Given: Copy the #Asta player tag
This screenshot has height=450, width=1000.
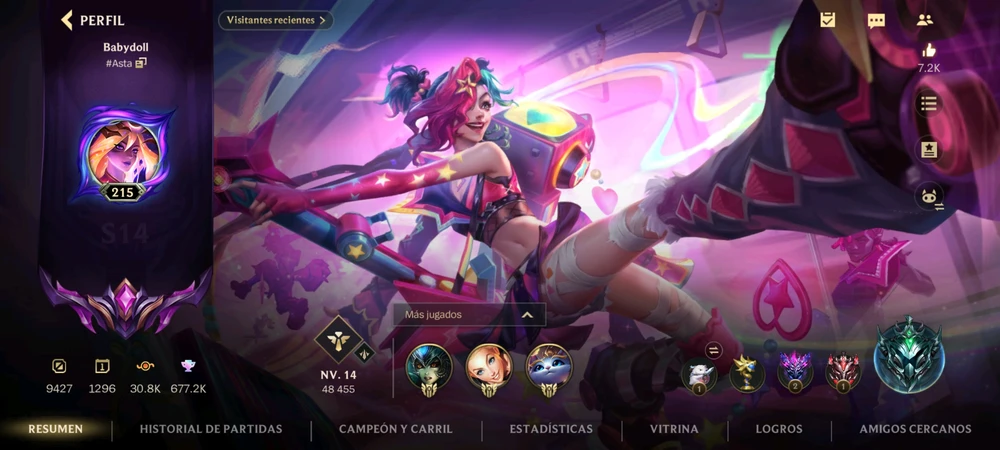Looking at the screenshot, I should coord(141,63).
